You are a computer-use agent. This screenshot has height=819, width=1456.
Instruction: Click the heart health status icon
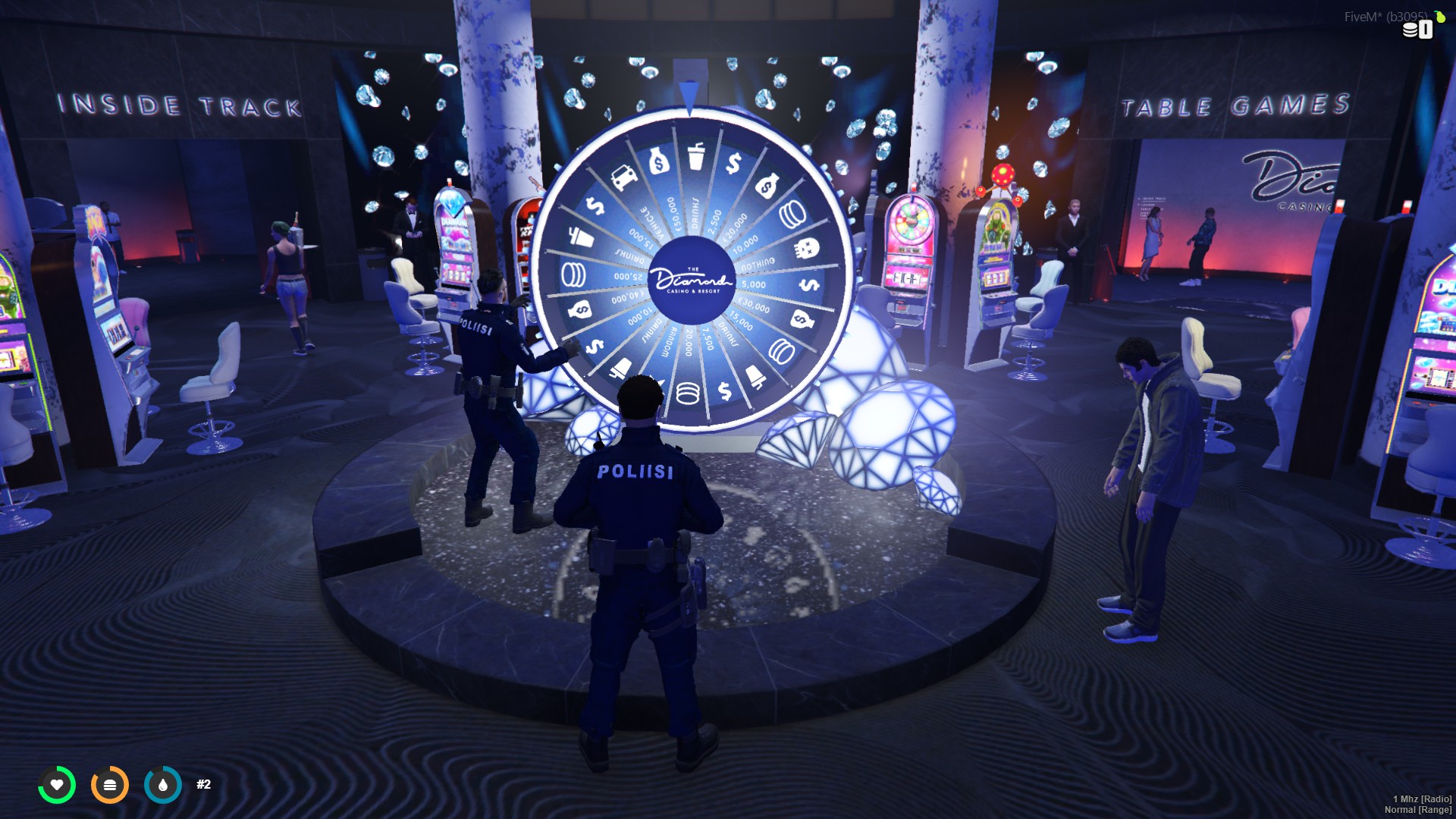pyautogui.click(x=57, y=785)
